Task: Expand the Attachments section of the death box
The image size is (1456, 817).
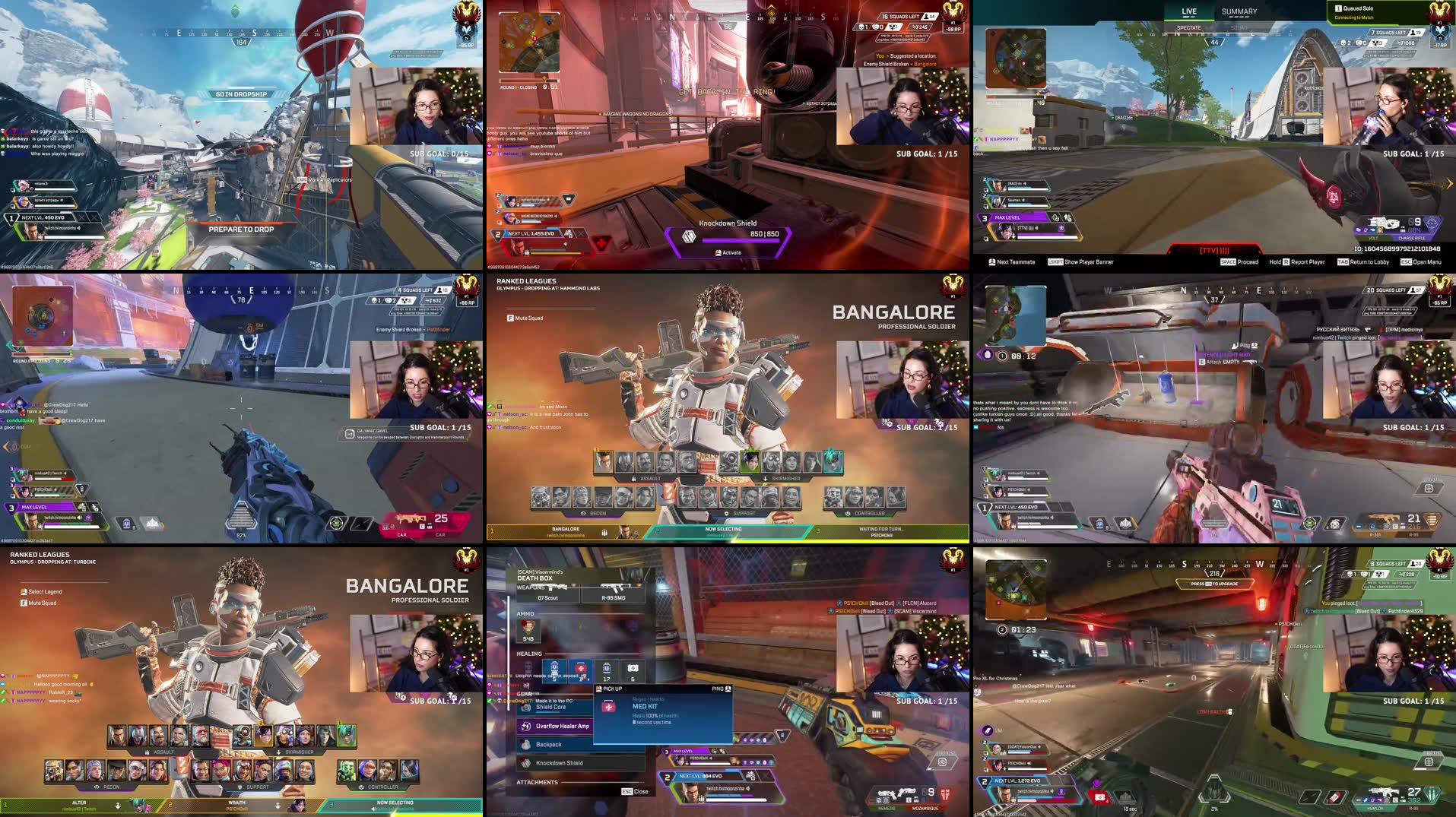Action: point(537,783)
